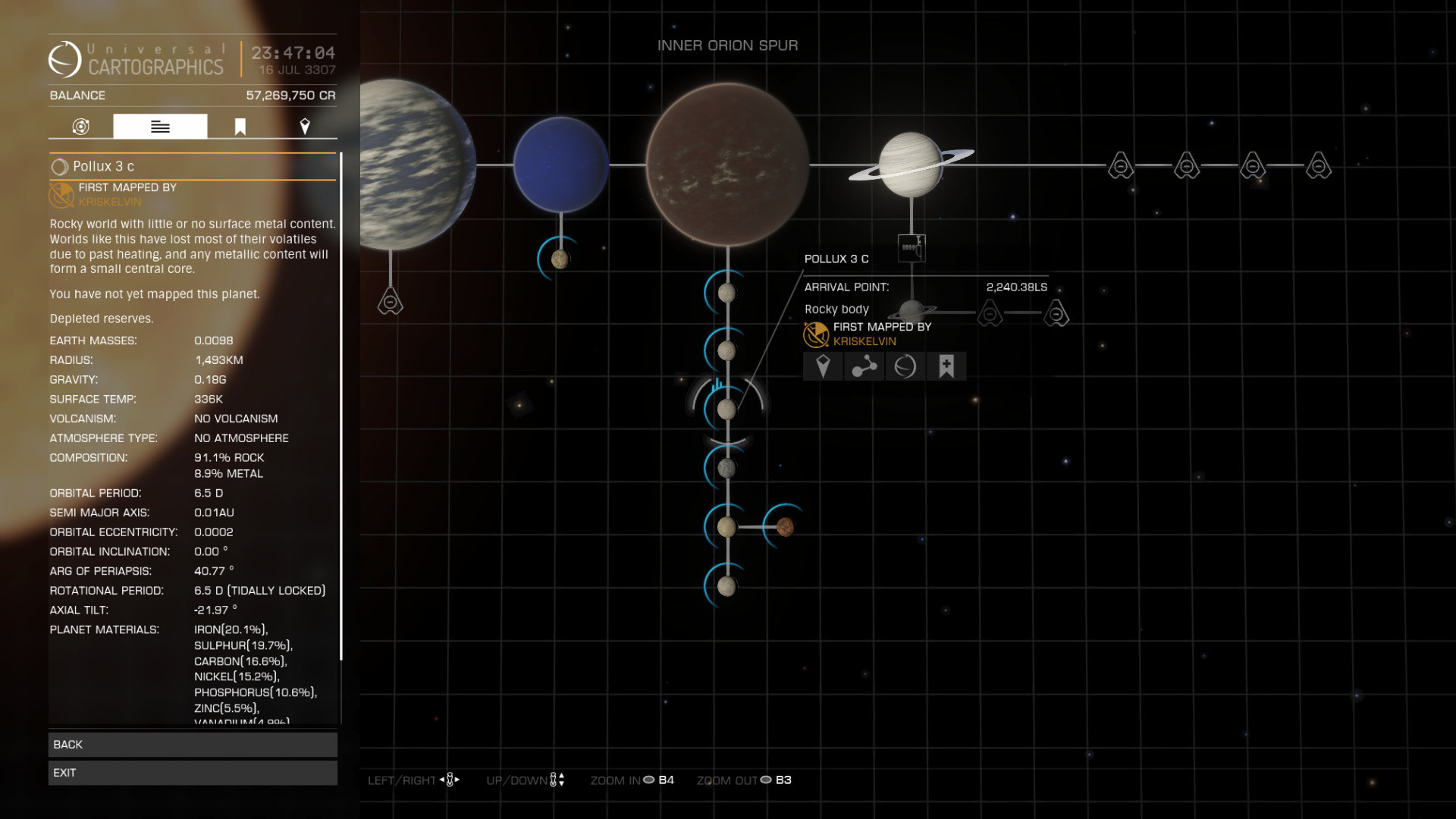Image resolution: width=1456 pixels, height=819 pixels.
Task: Switch to the bookmarks tab
Action: (240, 127)
